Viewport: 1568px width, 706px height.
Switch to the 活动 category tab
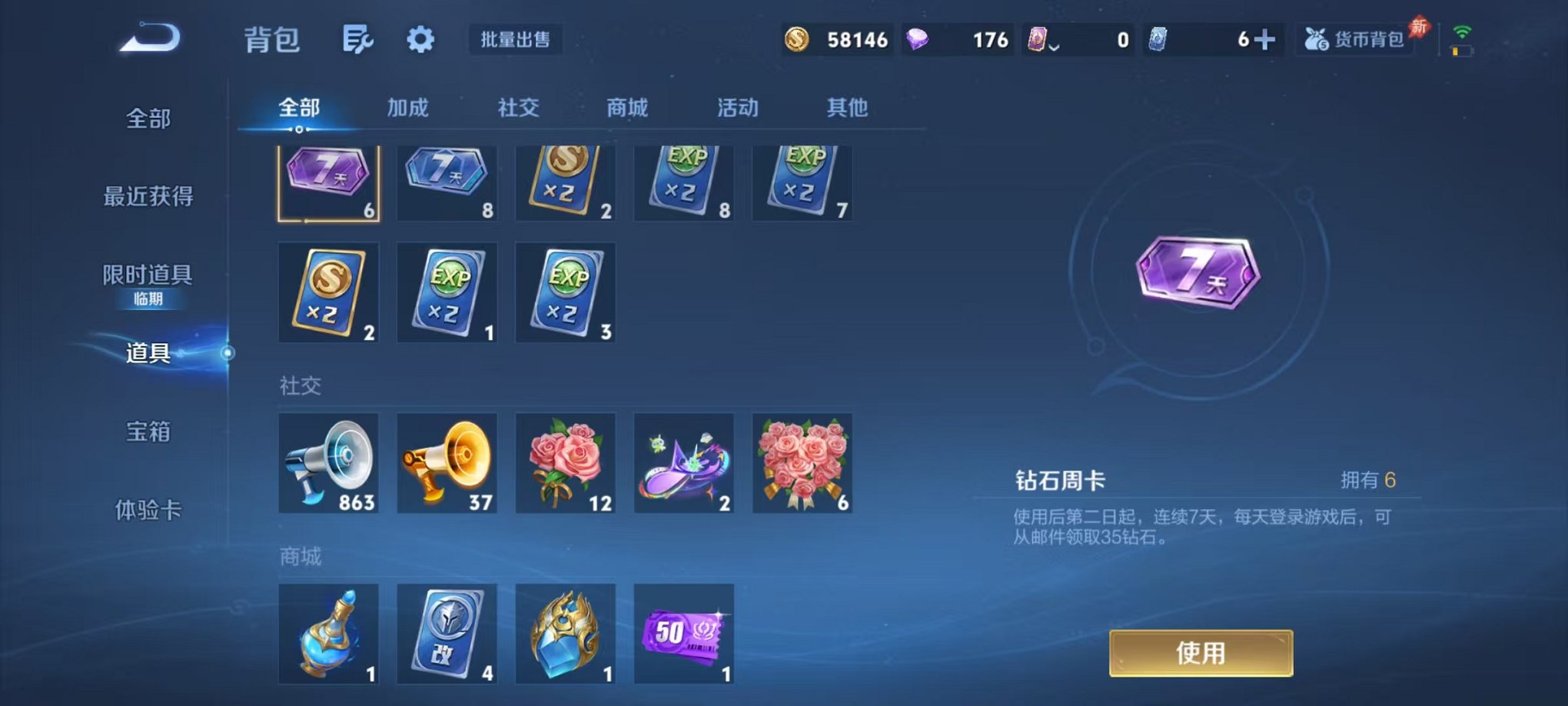tap(737, 108)
